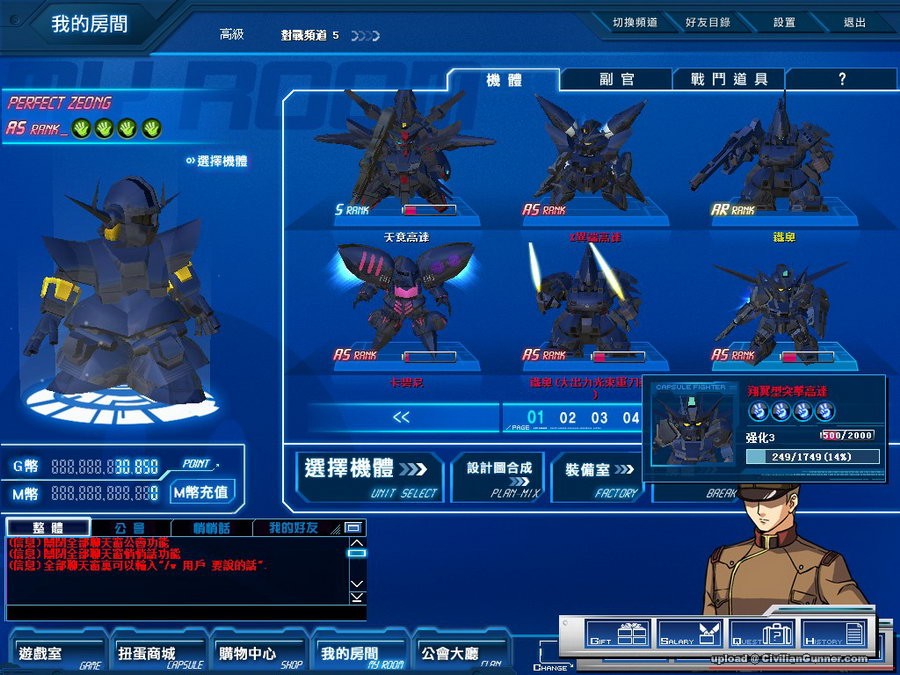This screenshot has height=675, width=900.
Task: Open the question mark help tab
Action: point(841,79)
